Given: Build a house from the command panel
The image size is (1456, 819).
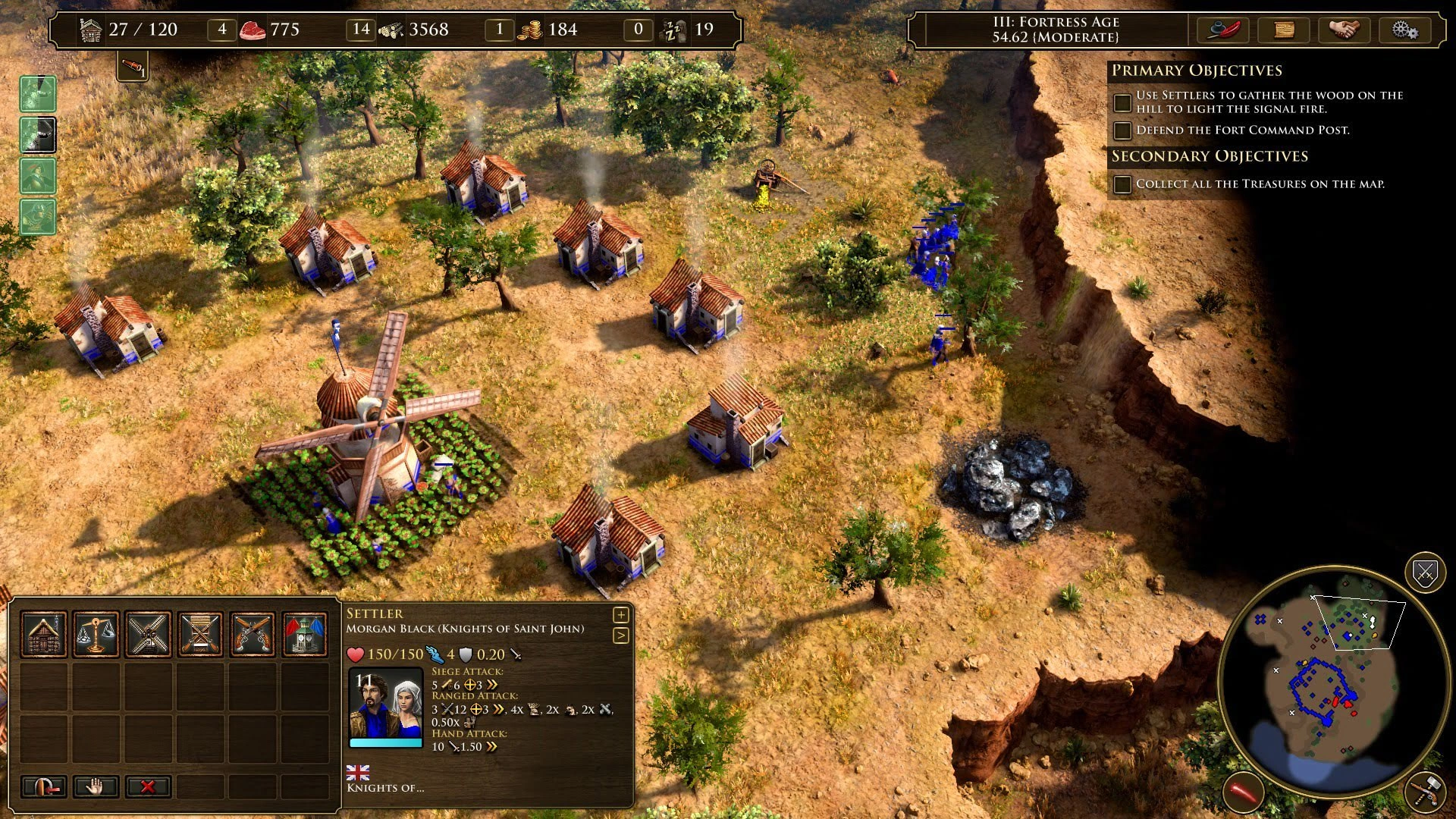Looking at the screenshot, I should point(44,634).
